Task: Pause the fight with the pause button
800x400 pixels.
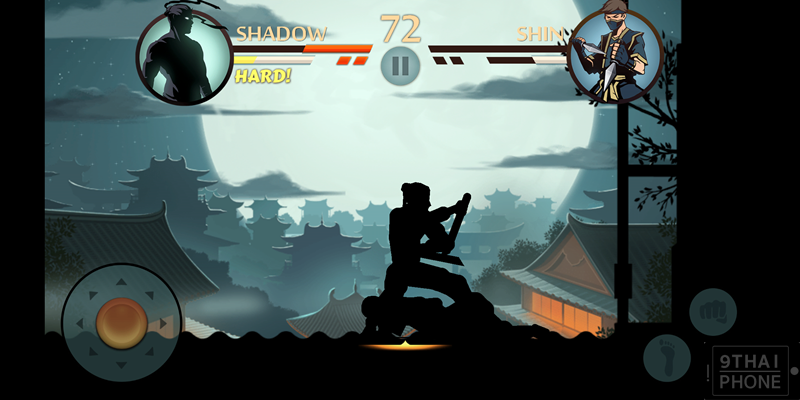Action: pyautogui.click(x=400, y=67)
